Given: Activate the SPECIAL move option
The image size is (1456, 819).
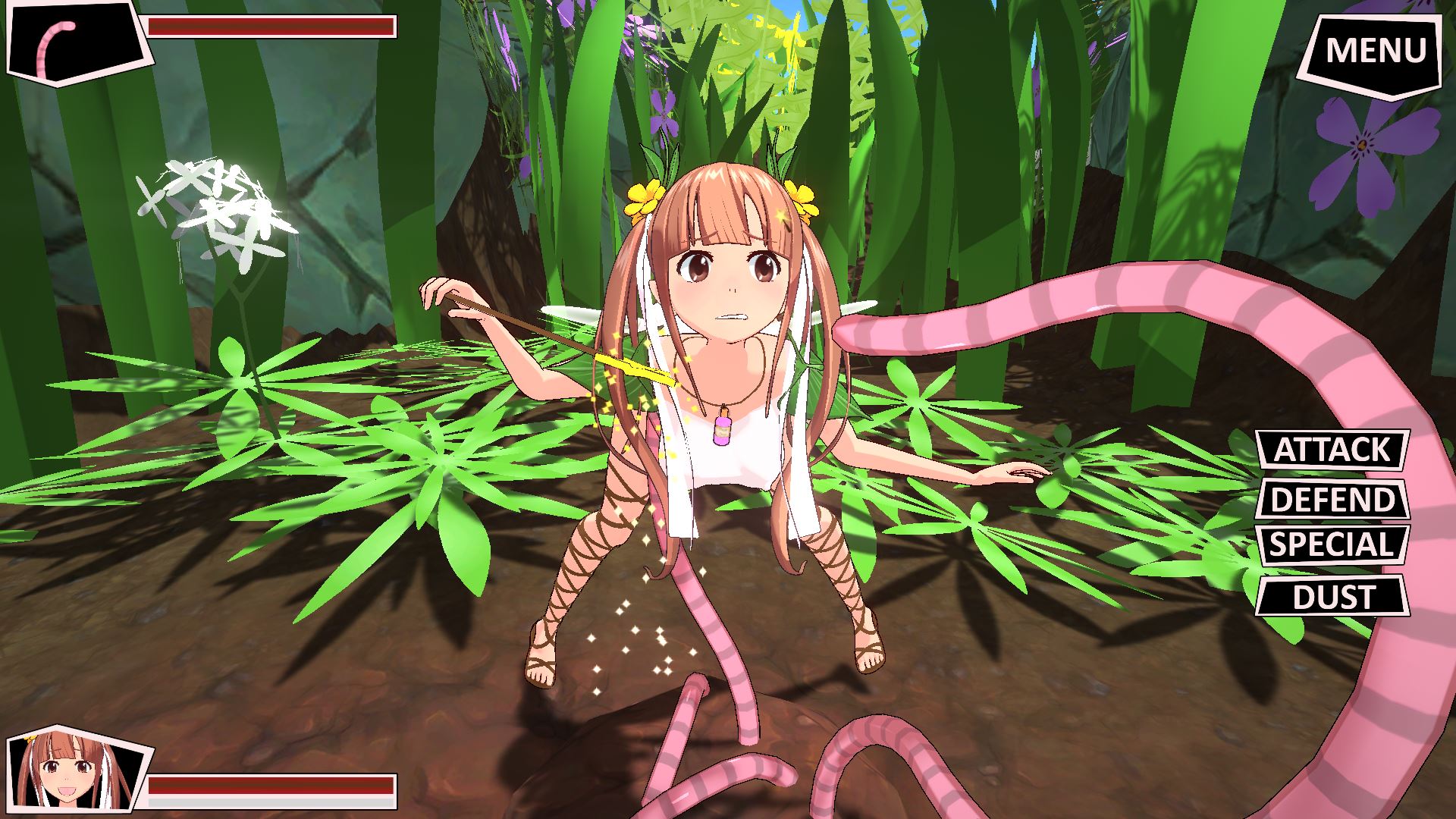Looking at the screenshot, I should click(x=1332, y=545).
